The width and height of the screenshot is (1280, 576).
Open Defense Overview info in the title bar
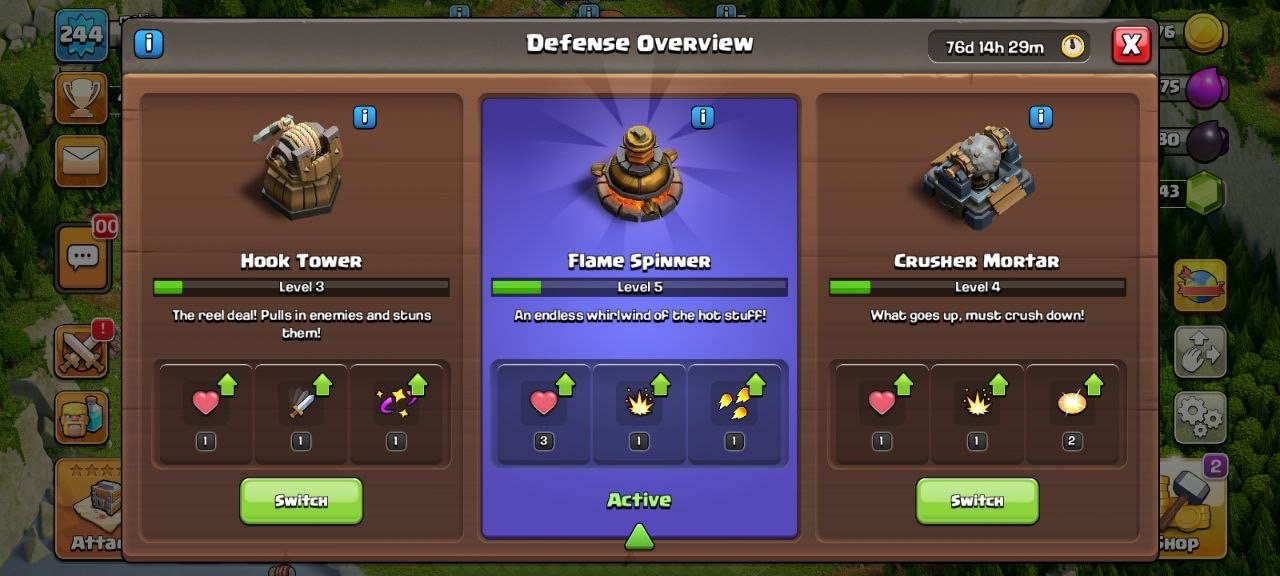pos(148,44)
